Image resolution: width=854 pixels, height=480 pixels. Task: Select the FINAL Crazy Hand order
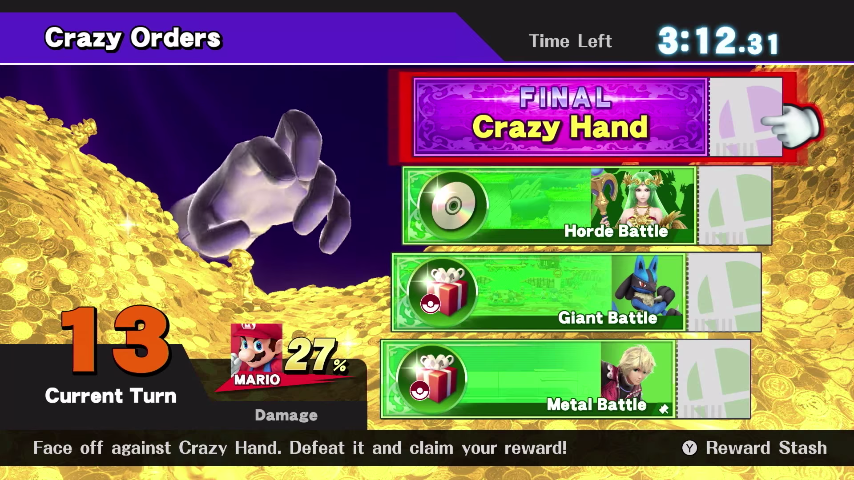pyautogui.click(x=560, y=116)
